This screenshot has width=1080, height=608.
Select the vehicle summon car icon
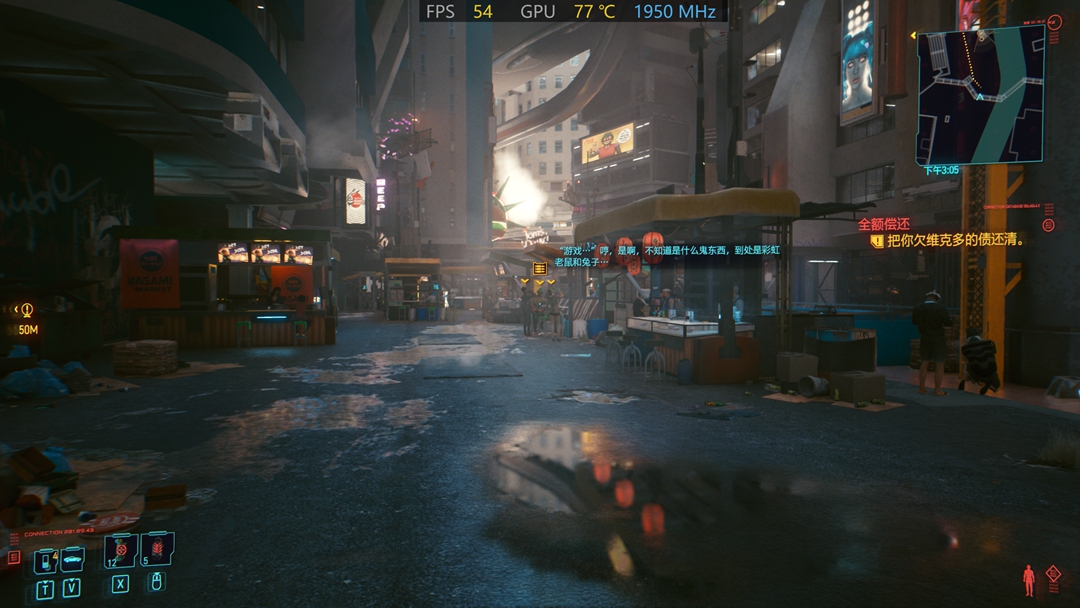72,559
